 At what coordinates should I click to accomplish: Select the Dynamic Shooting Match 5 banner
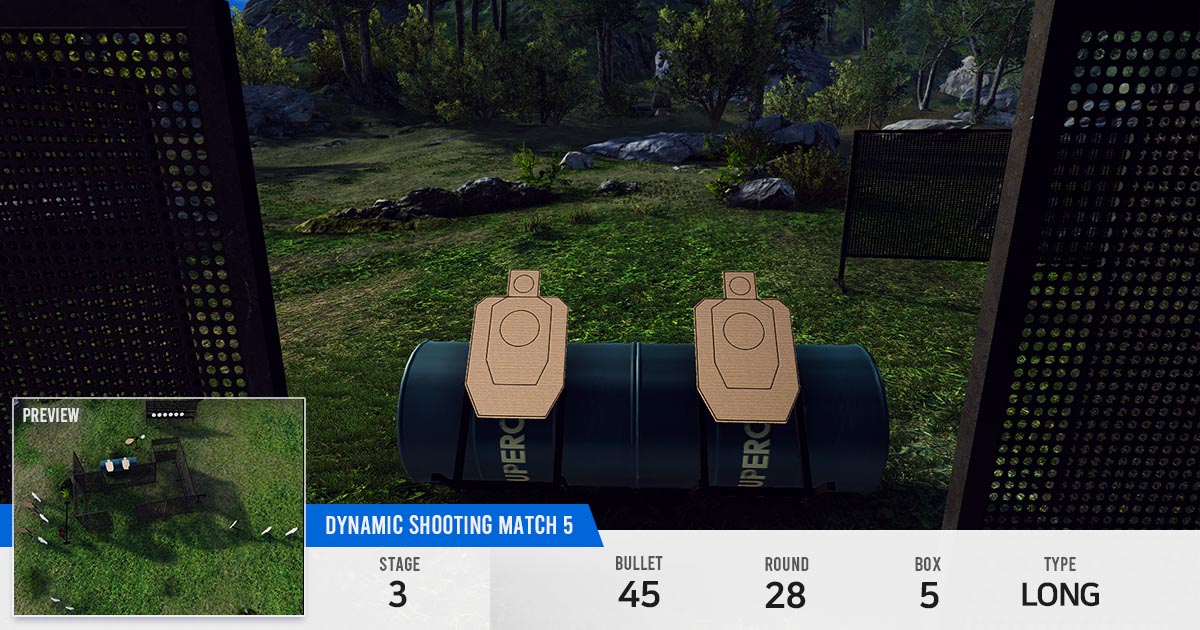pyautogui.click(x=449, y=526)
